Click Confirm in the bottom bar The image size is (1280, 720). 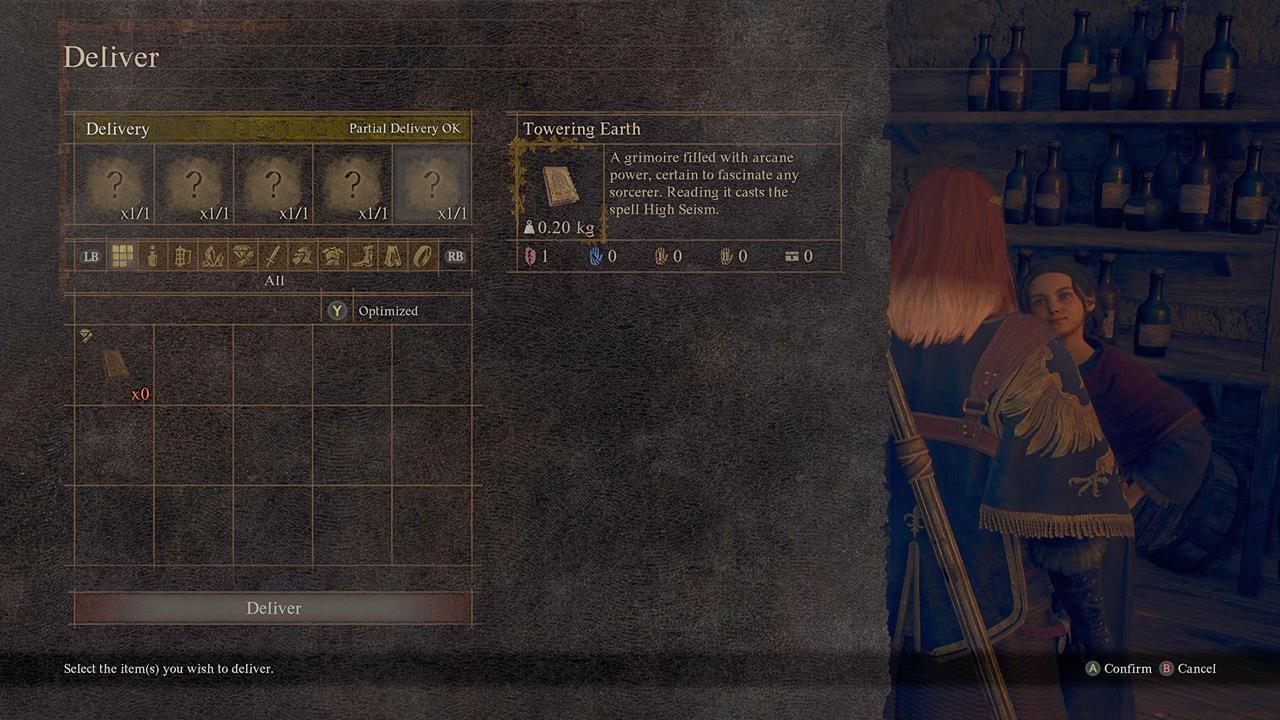[x=1119, y=669]
